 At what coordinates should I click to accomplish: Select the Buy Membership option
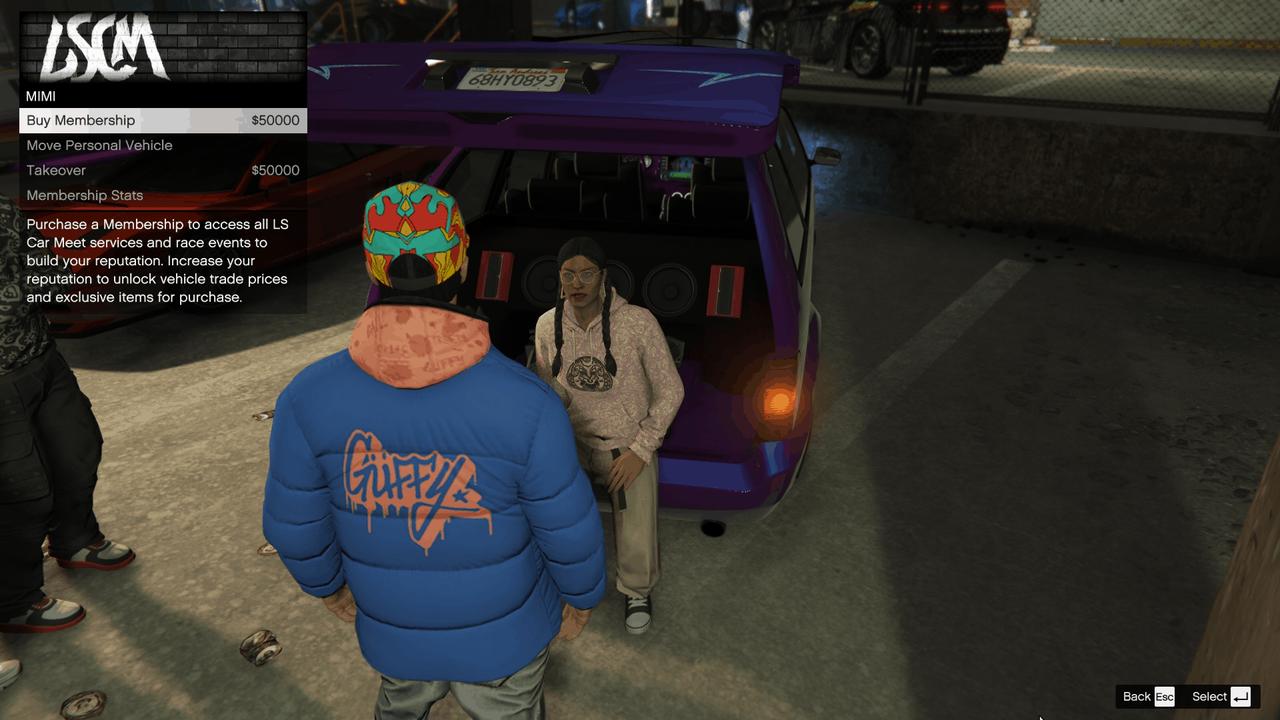tap(80, 119)
